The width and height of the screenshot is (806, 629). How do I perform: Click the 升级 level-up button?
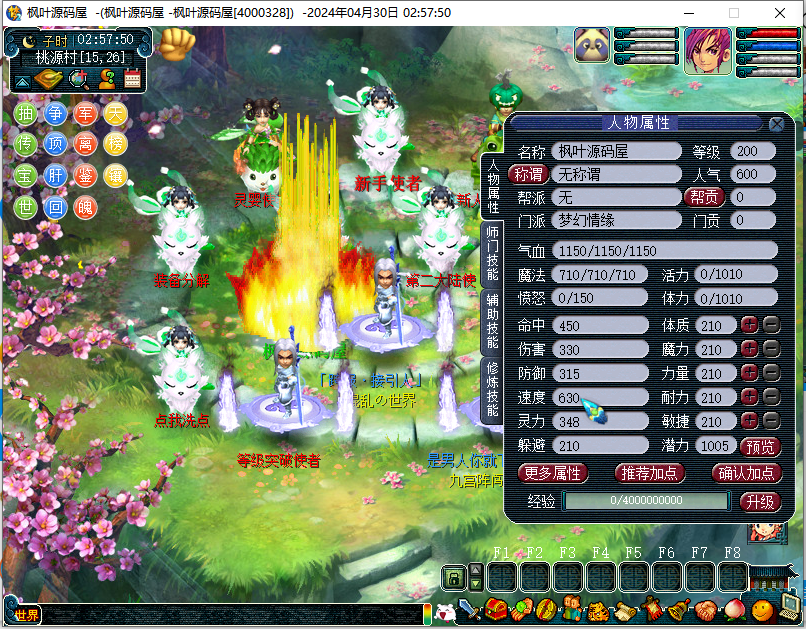click(x=760, y=501)
